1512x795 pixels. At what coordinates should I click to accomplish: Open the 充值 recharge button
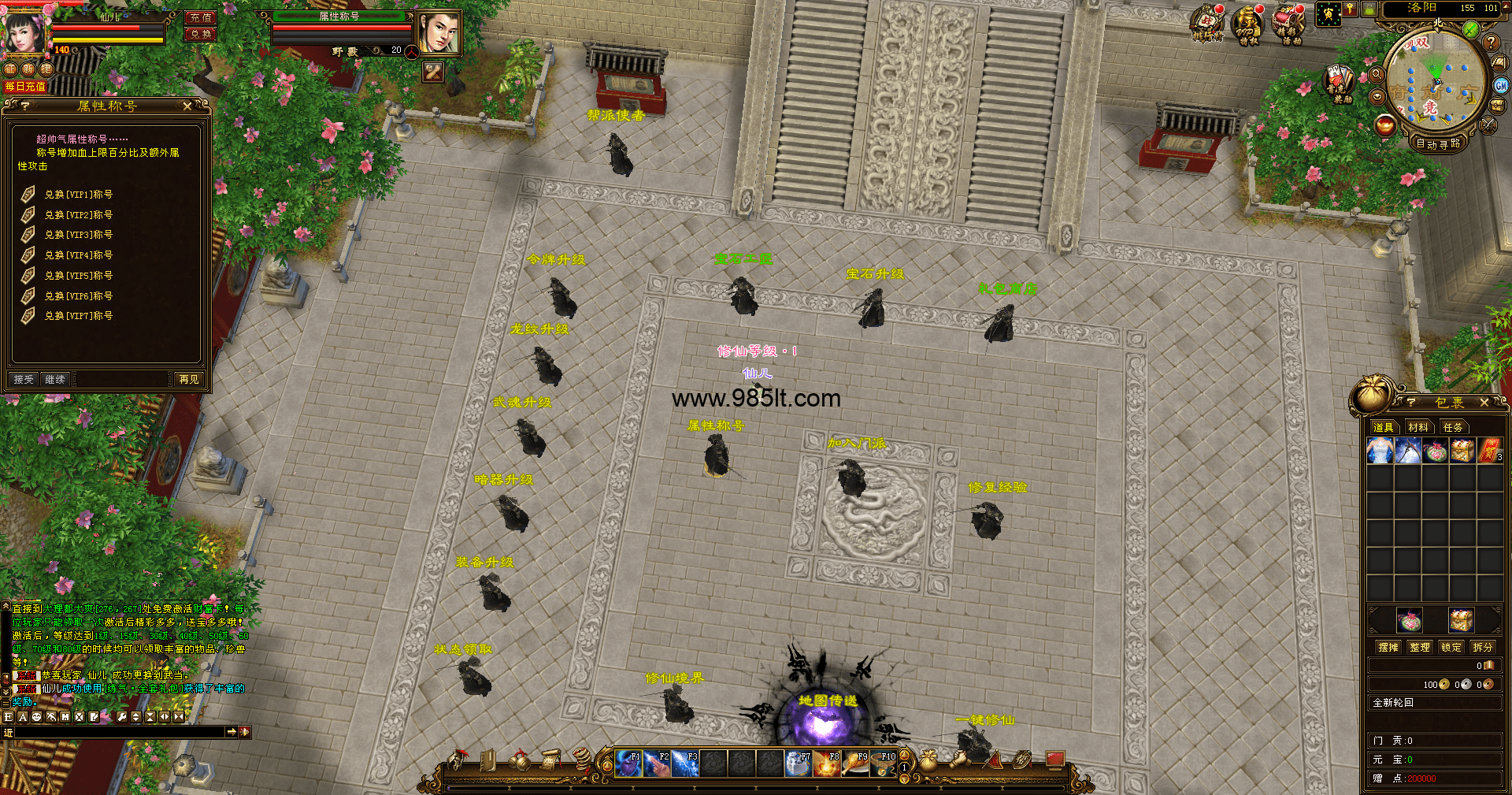[201, 17]
